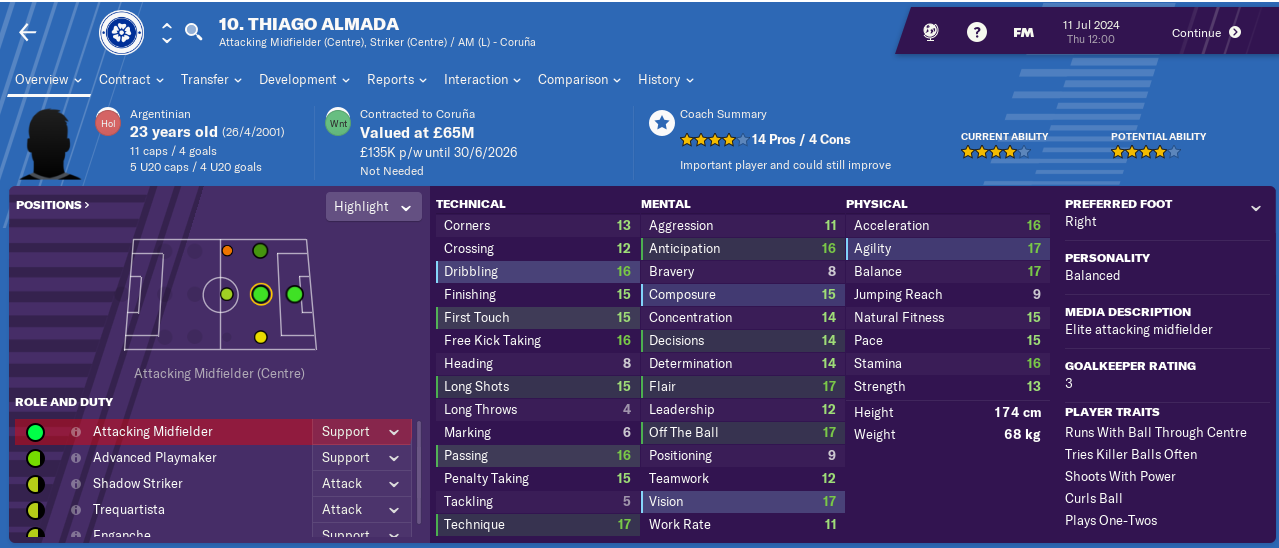Go back using the back arrow

tap(27, 33)
